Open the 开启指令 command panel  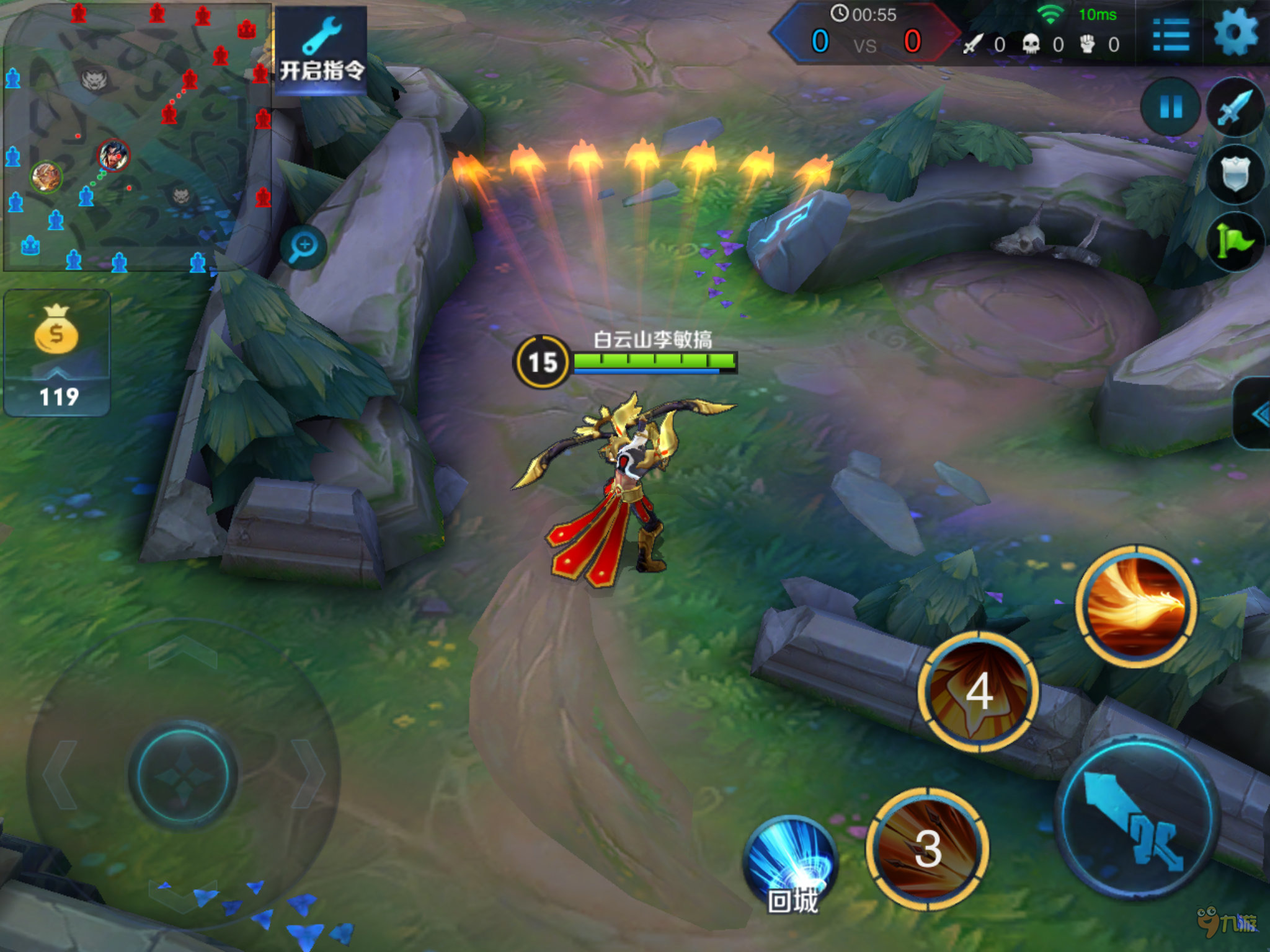point(321,51)
